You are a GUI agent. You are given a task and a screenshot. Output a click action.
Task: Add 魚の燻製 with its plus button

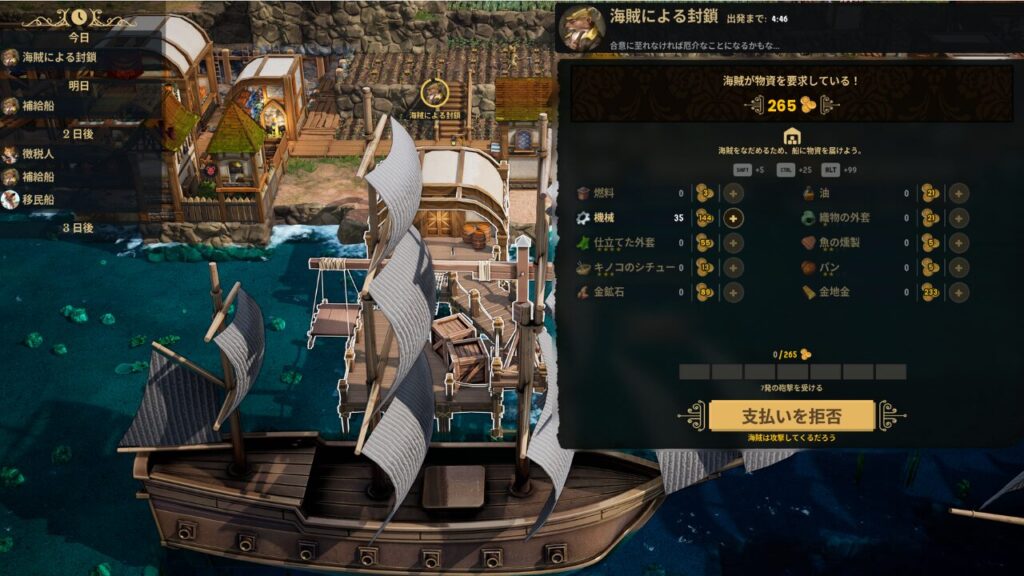958,243
